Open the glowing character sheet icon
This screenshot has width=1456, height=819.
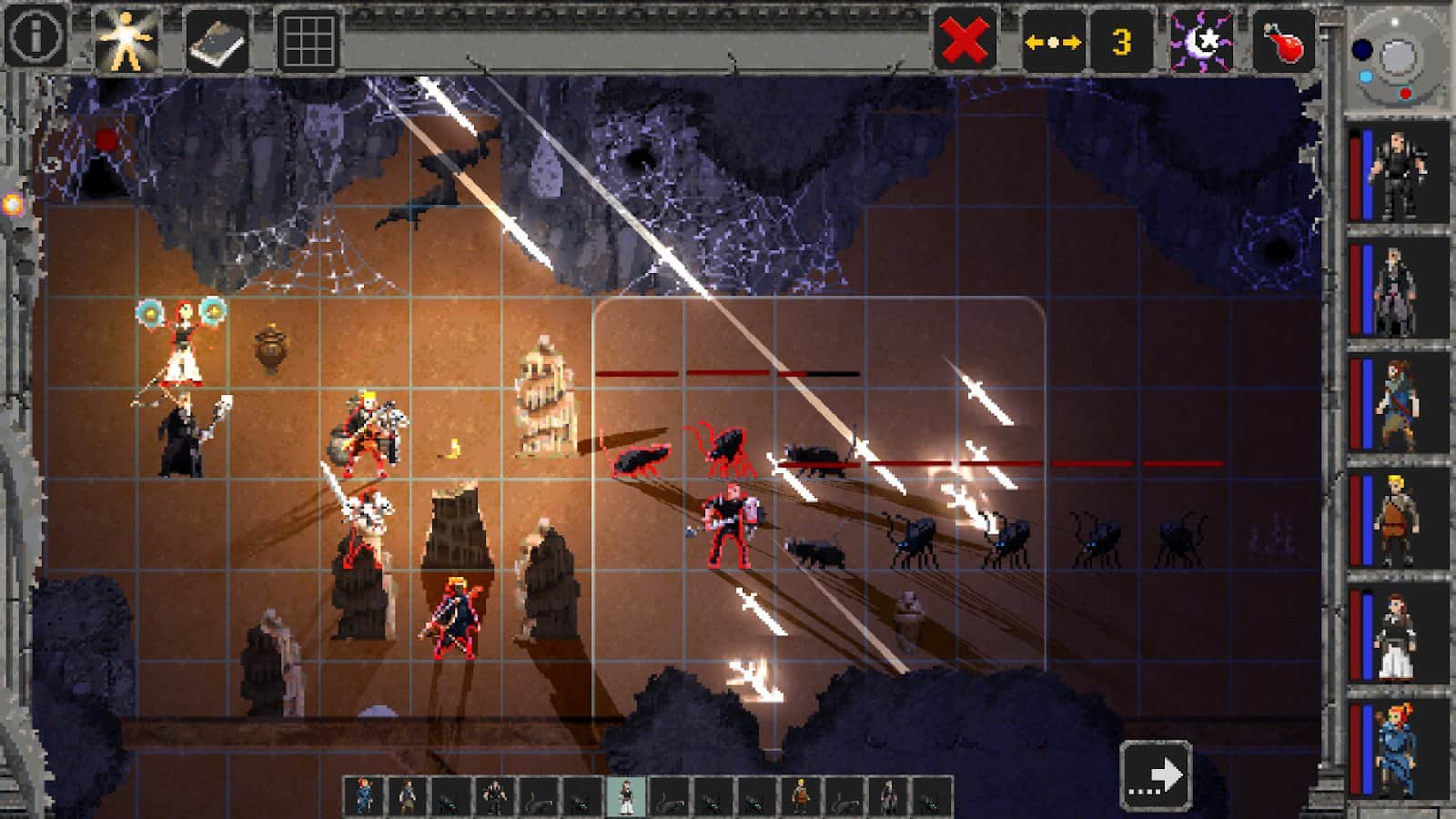point(126,40)
